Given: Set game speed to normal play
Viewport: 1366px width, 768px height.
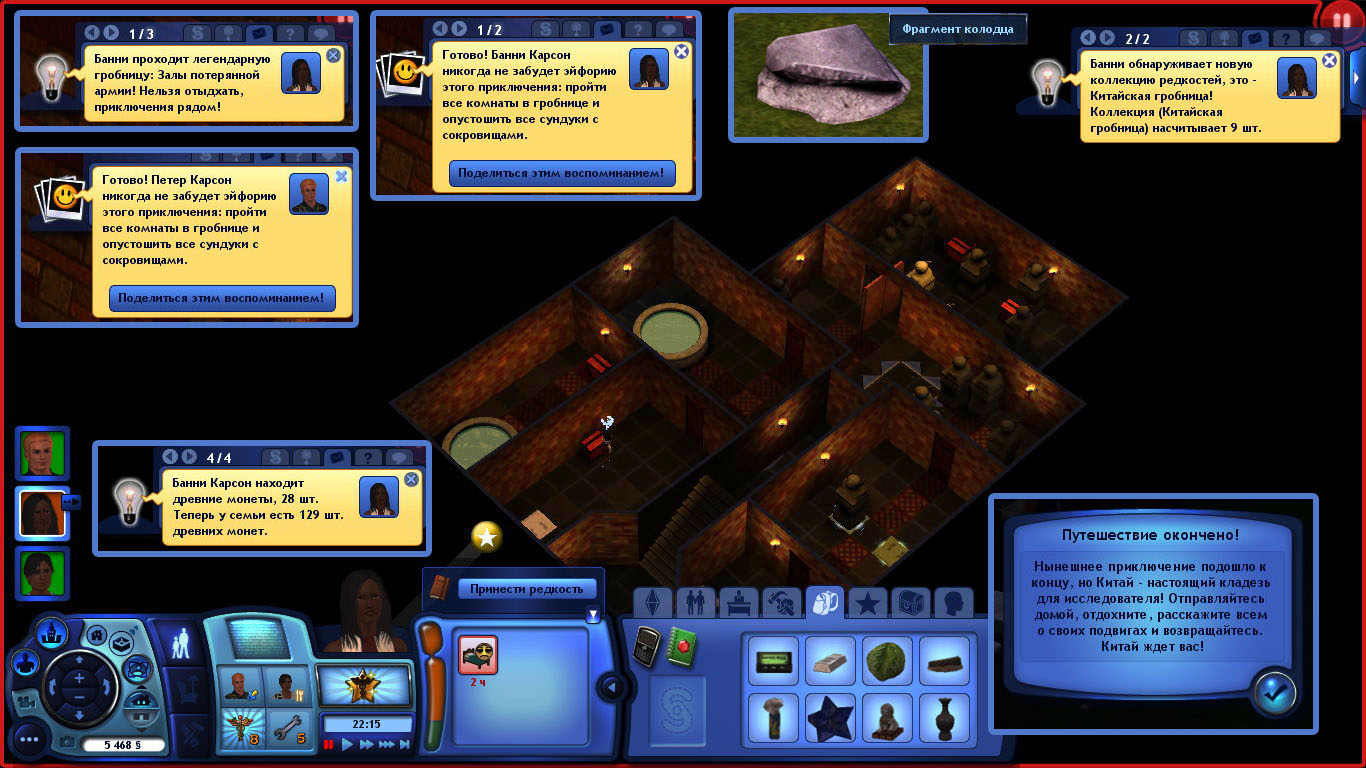Looking at the screenshot, I should coord(348,745).
